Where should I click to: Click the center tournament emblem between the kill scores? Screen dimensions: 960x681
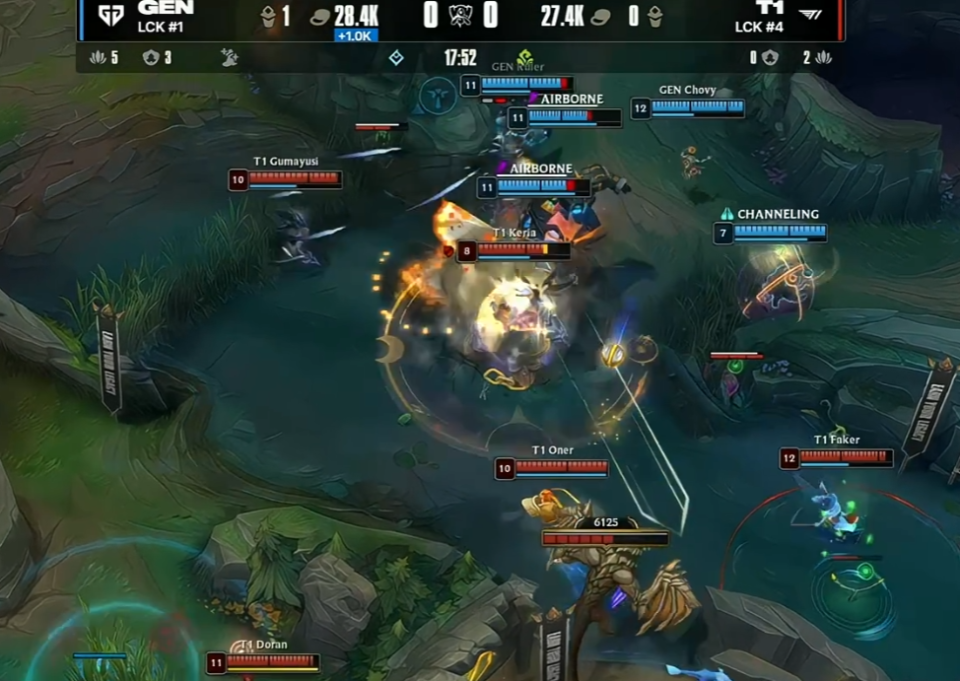click(x=460, y=16)
